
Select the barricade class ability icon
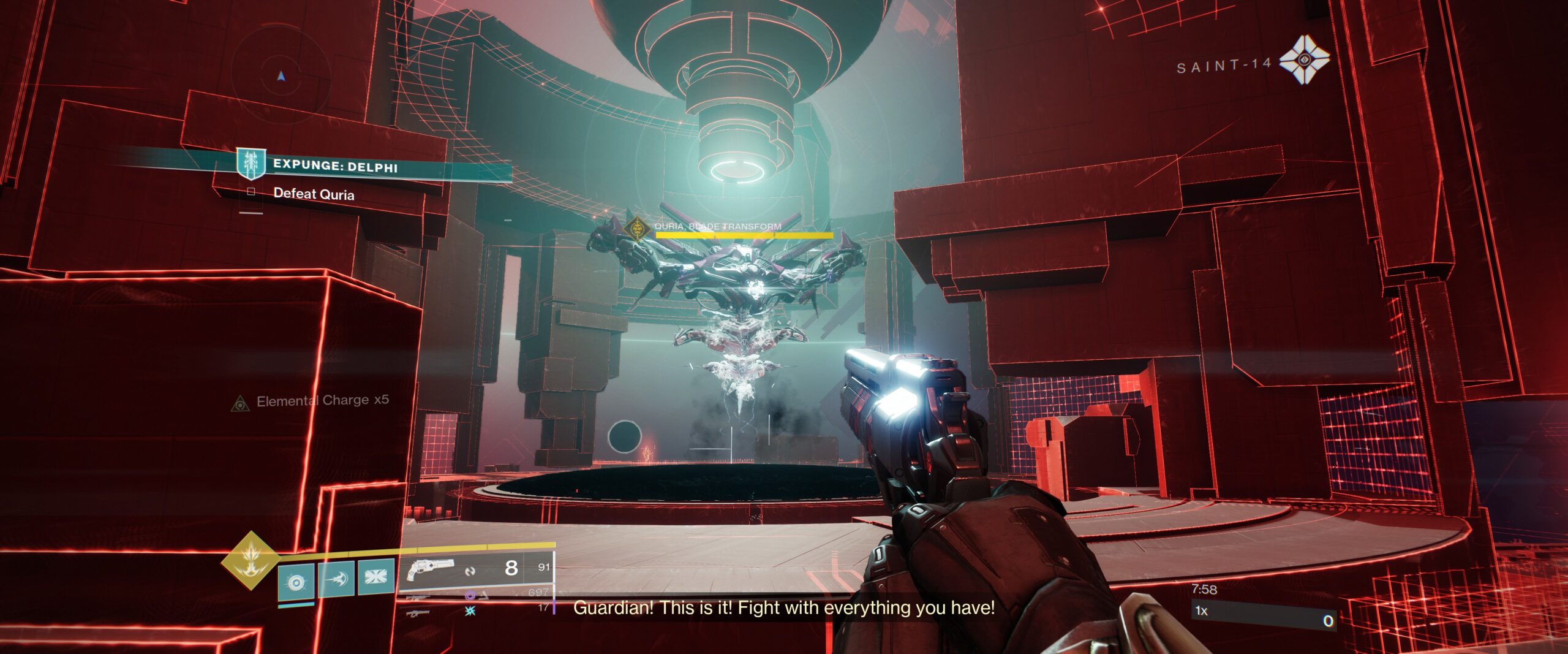375,576
